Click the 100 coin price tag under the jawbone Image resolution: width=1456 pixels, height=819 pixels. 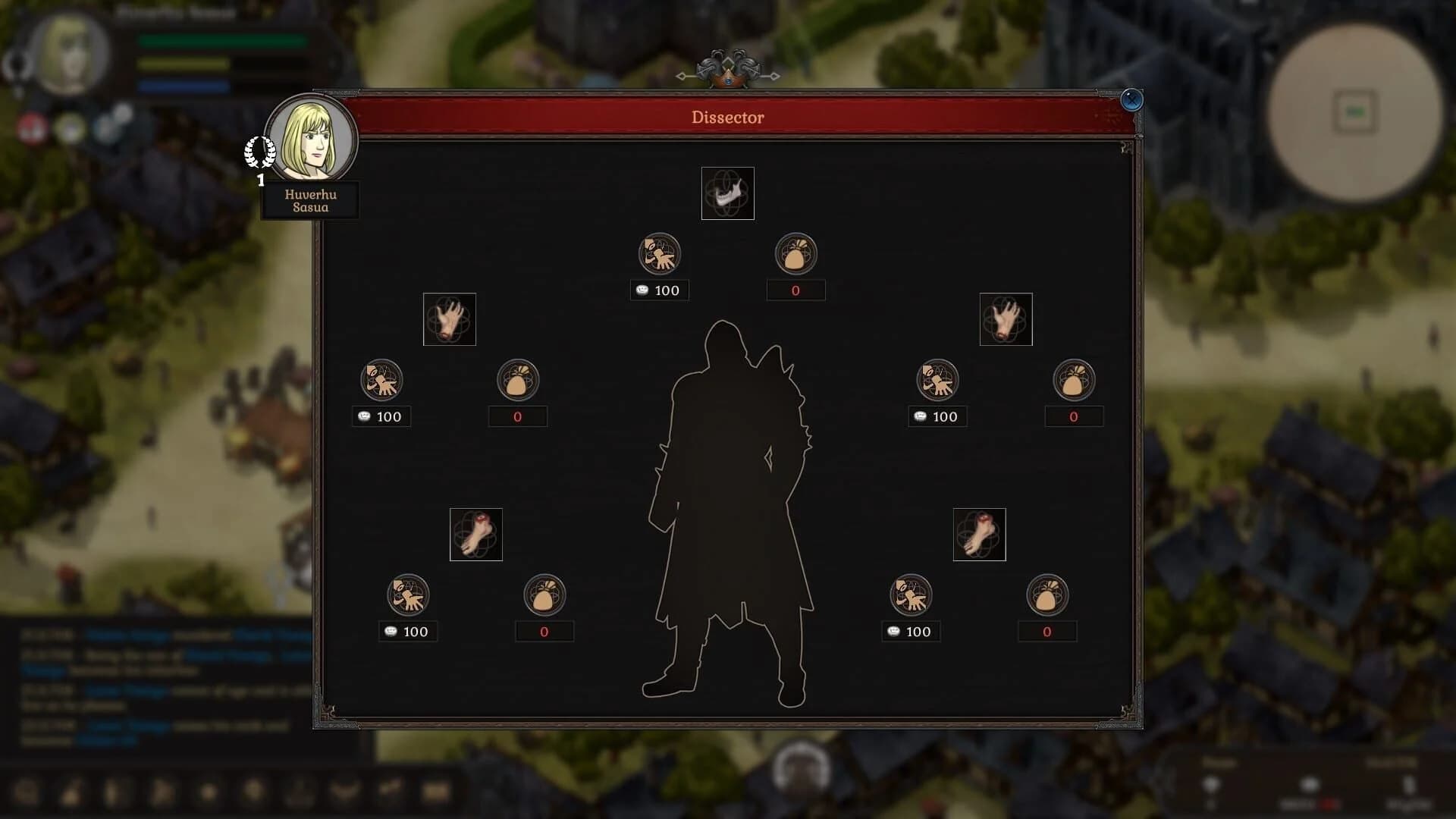tap(659, 290)
